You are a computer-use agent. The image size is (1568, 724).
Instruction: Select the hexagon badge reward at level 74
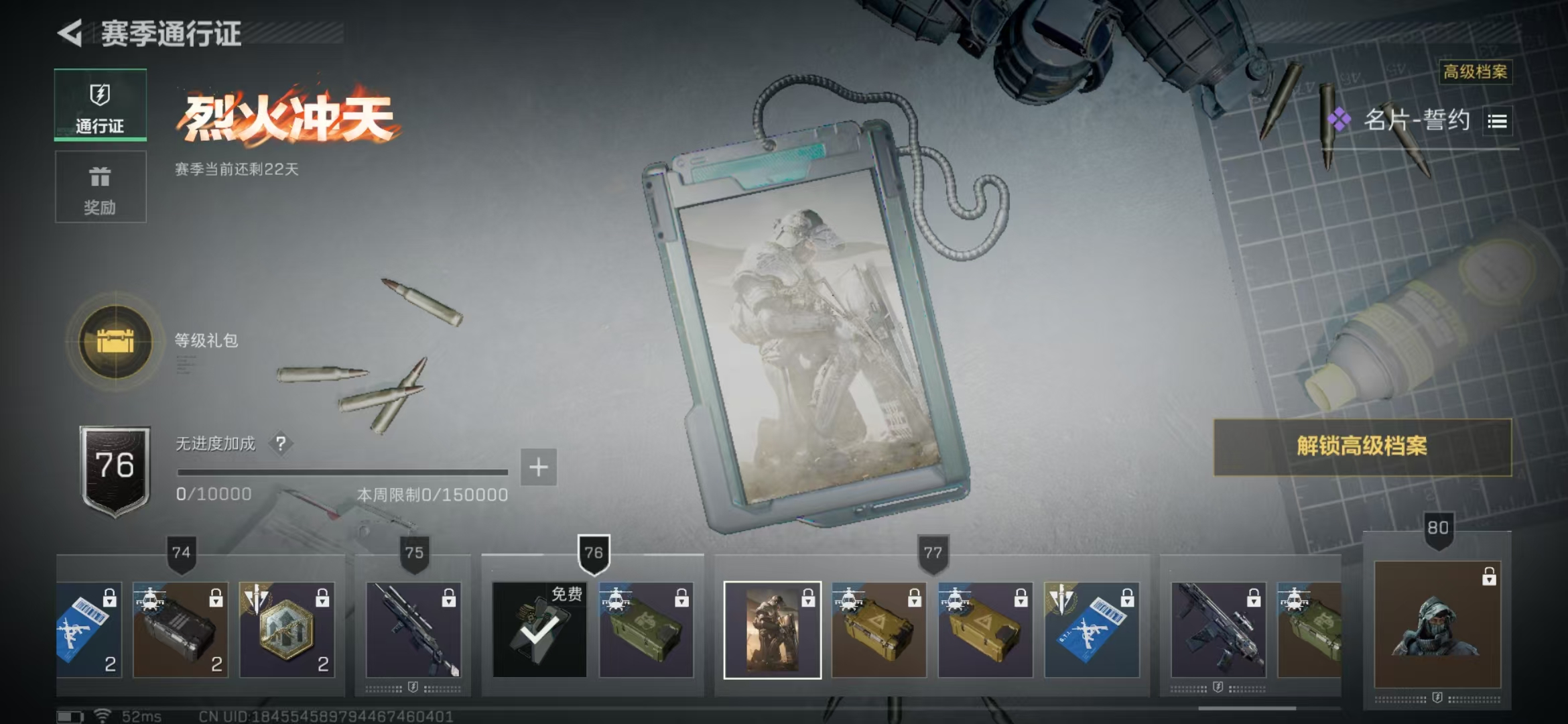287,629
